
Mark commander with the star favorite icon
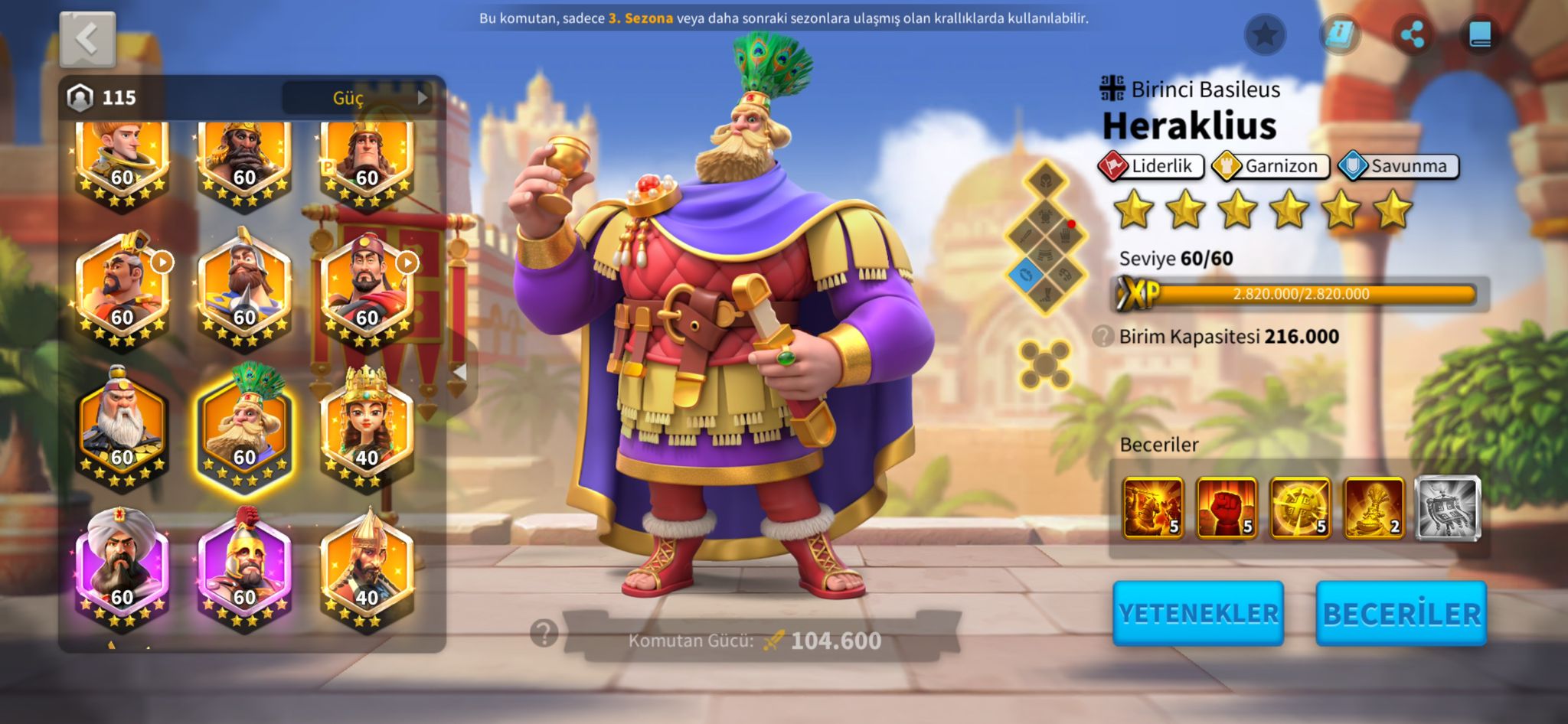coord(1265,34)
